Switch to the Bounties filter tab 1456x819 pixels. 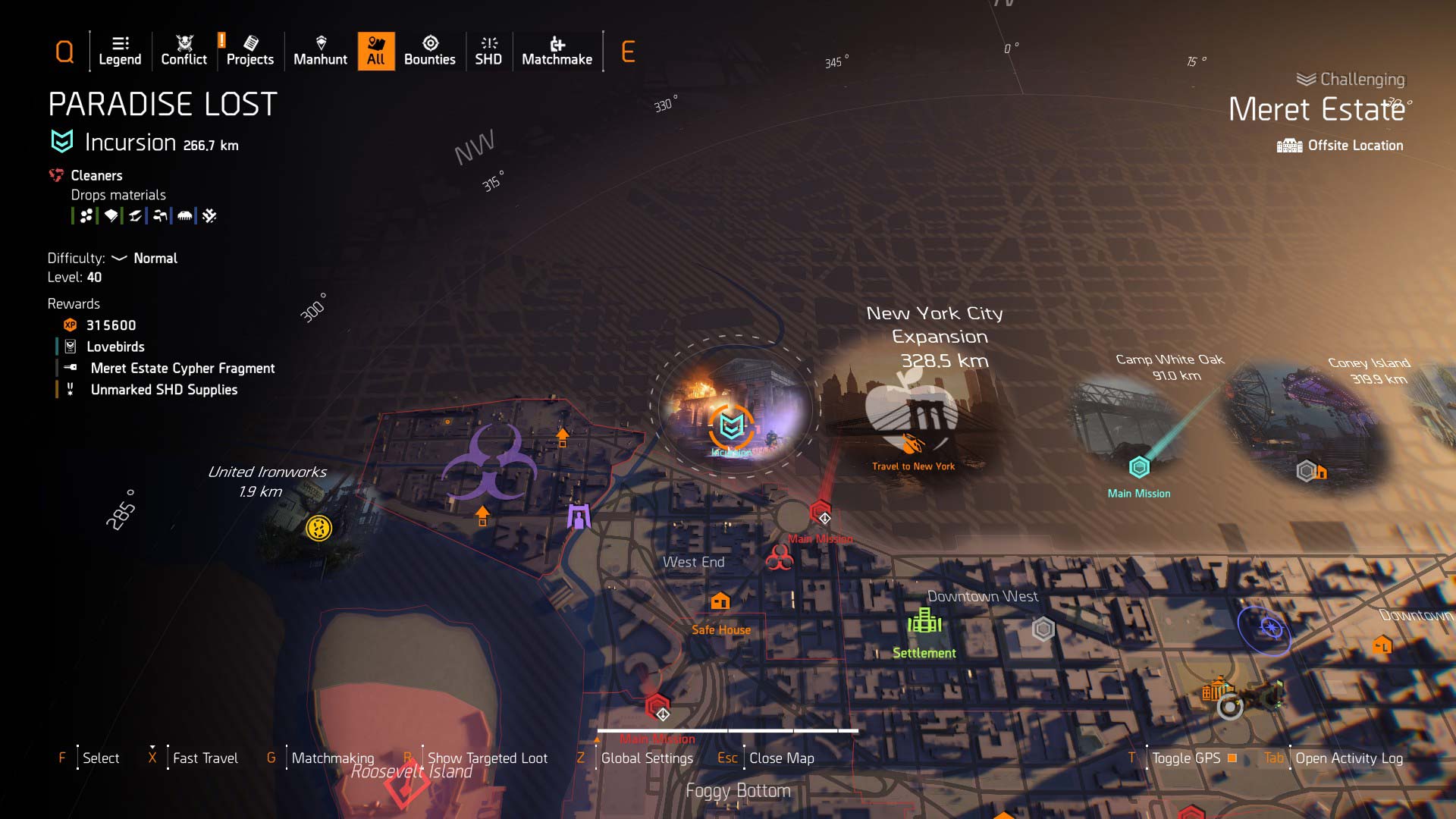coord(430,51)
